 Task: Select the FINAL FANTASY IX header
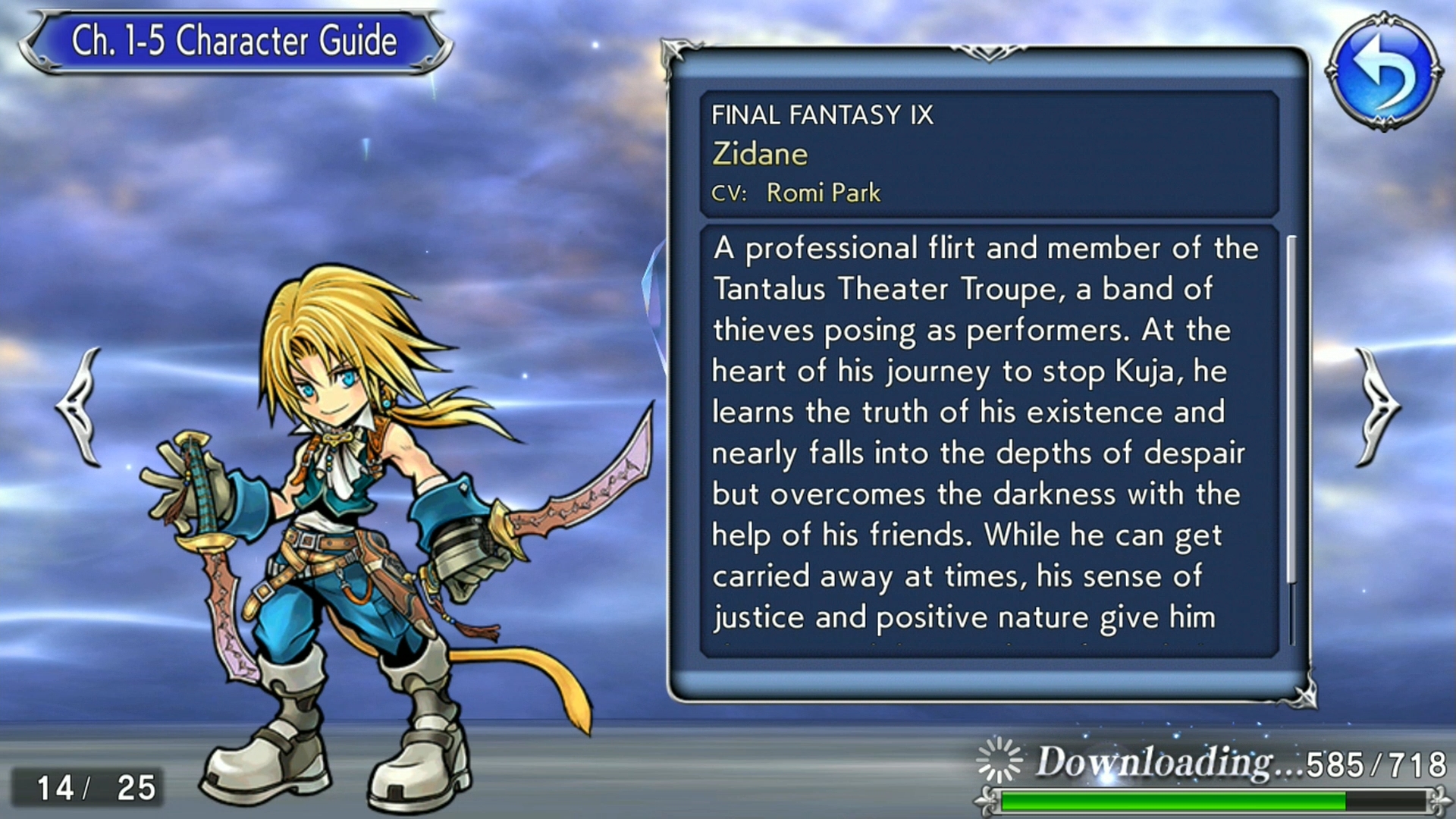click(823, 115)
